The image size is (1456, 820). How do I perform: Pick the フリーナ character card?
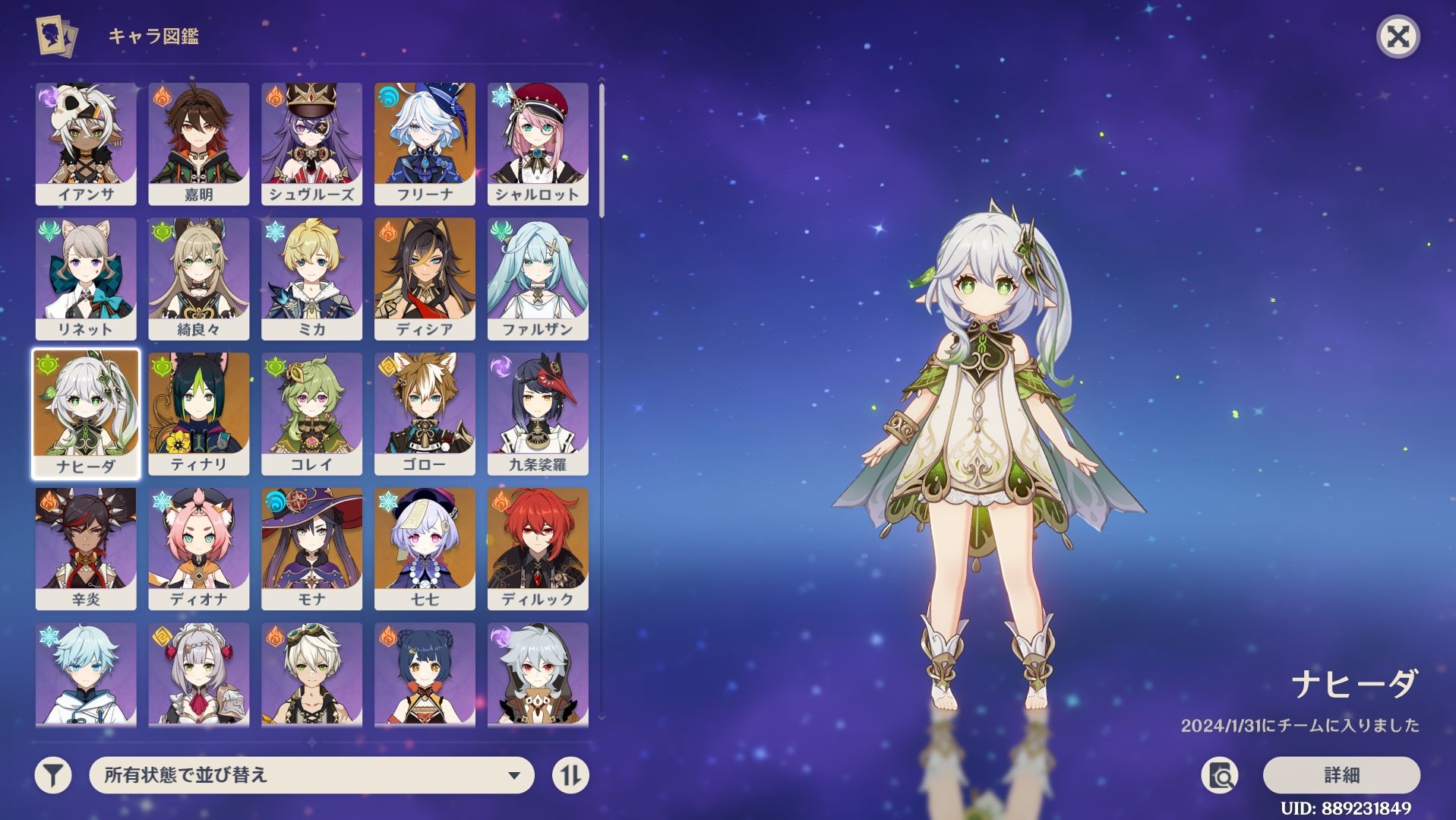coord(425,144)
